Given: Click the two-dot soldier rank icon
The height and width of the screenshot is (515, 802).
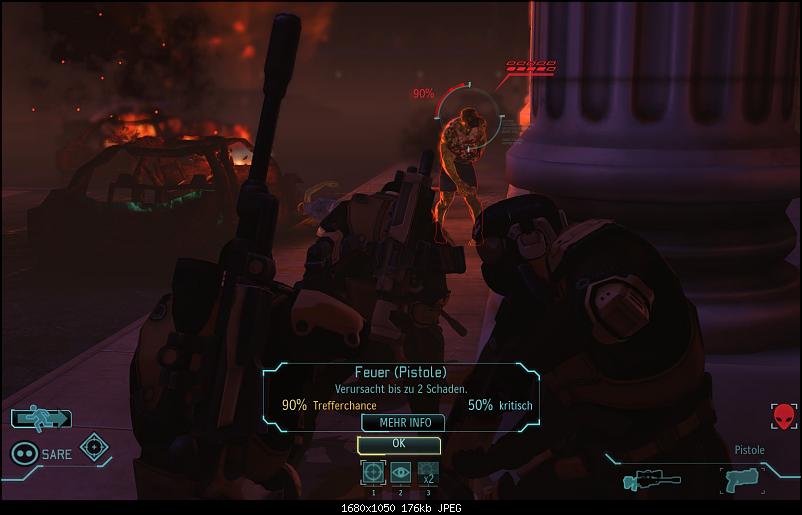Looking at the screenshot, I should 24,453.
